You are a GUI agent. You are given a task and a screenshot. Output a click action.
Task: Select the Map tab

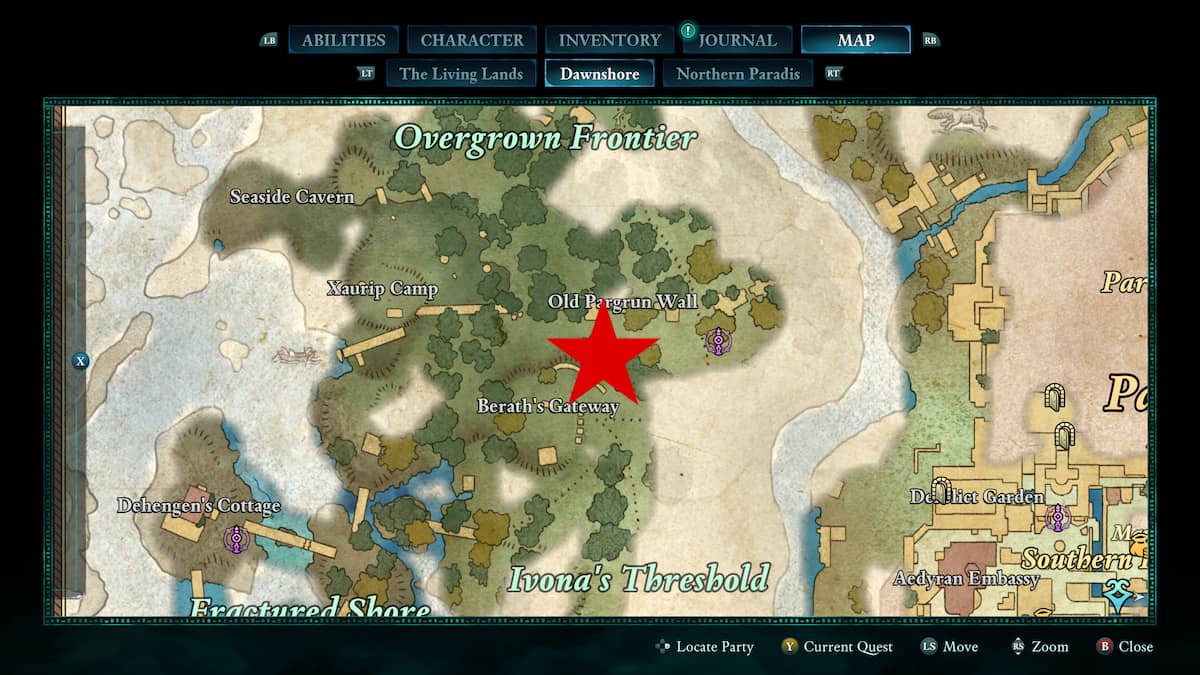(855, 40)
